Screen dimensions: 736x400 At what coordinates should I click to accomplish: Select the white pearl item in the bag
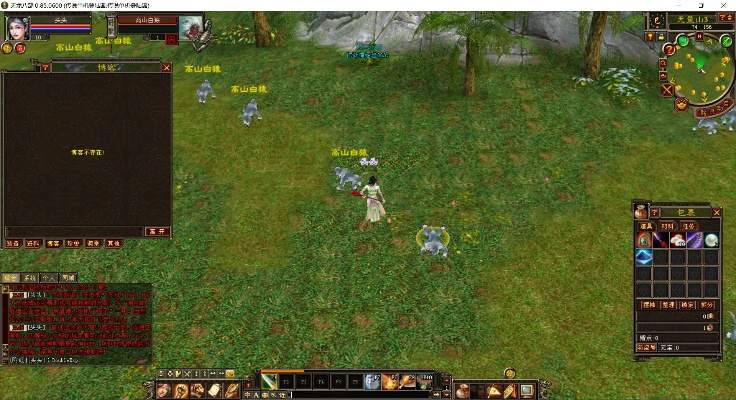(711, 240)
